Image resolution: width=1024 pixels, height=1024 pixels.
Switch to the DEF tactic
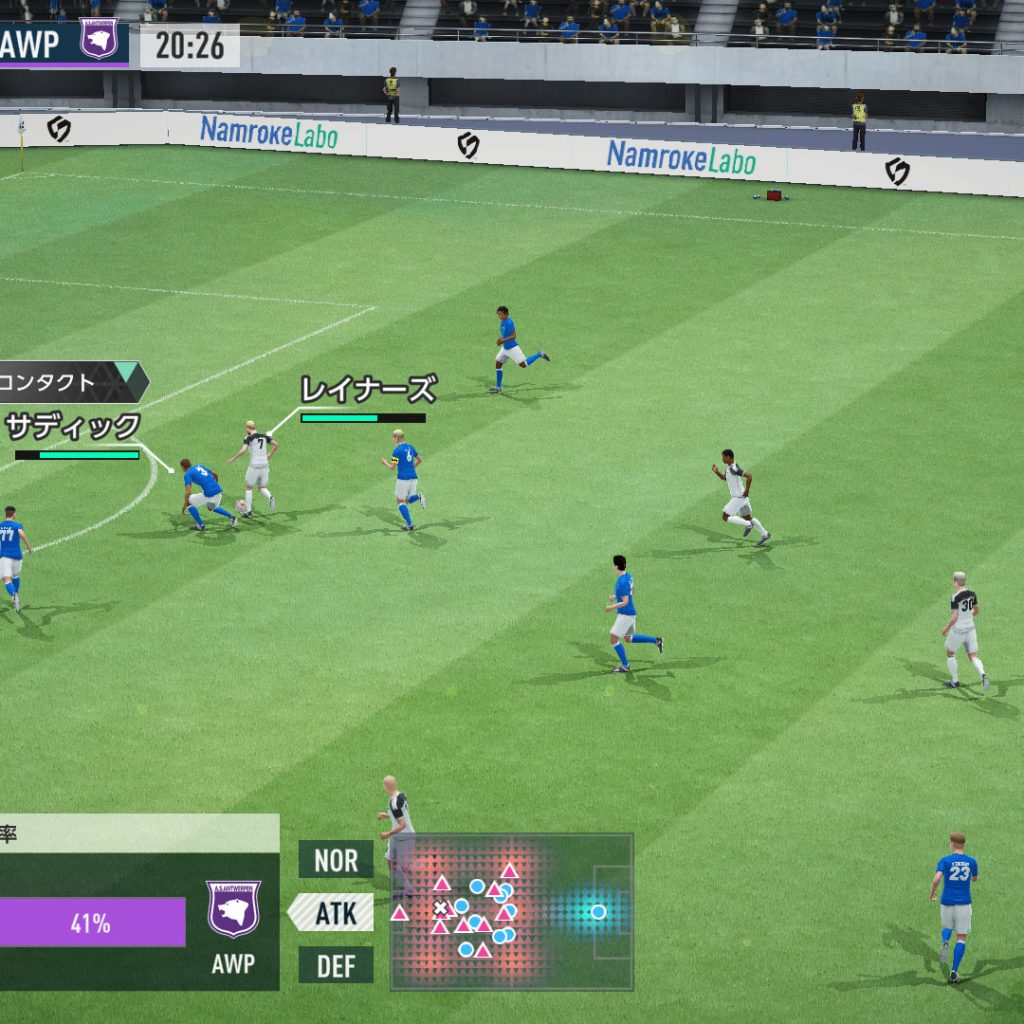point(336,965)
